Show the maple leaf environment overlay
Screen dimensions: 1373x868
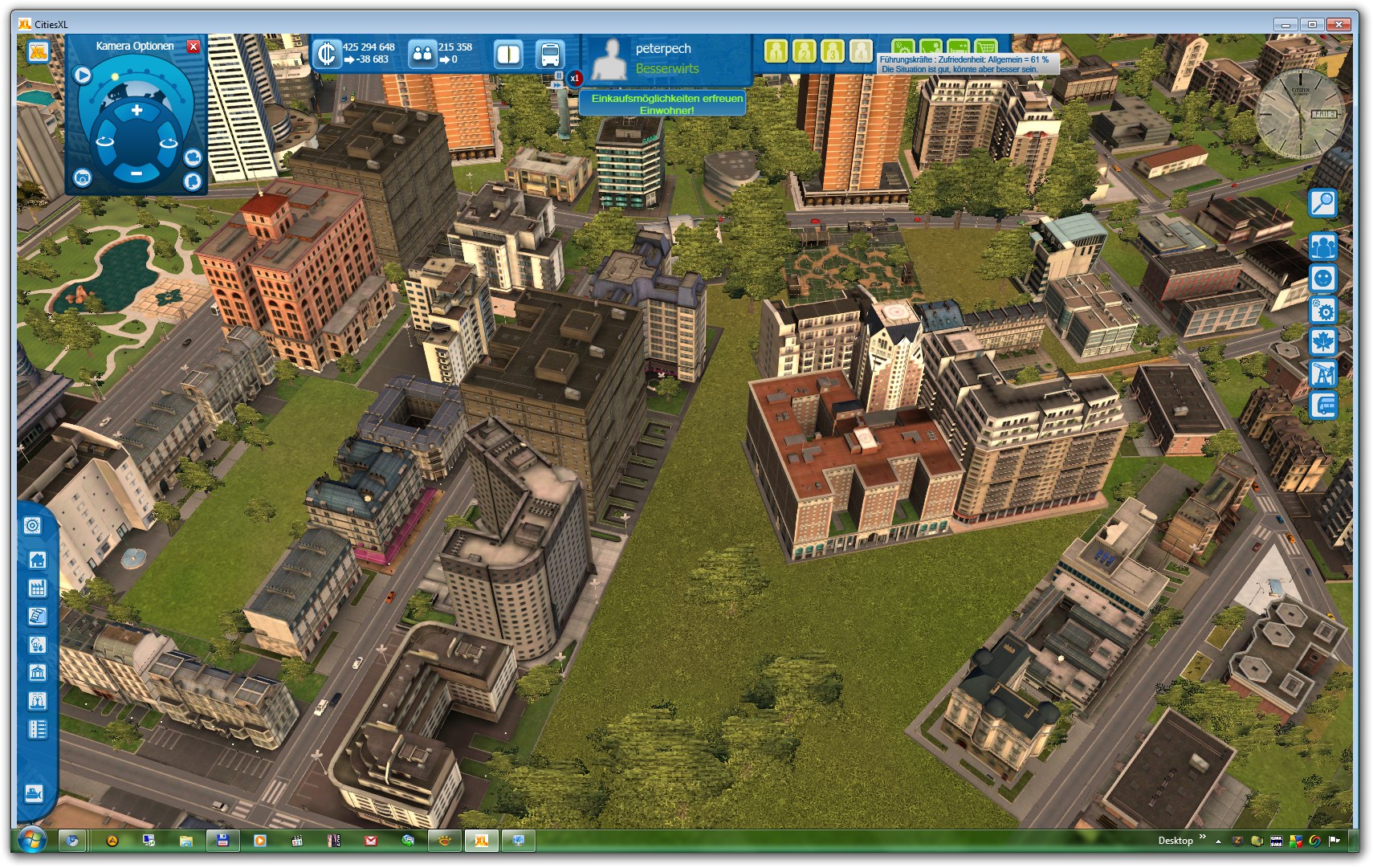pyautogui.click(x=1322, y=342)
